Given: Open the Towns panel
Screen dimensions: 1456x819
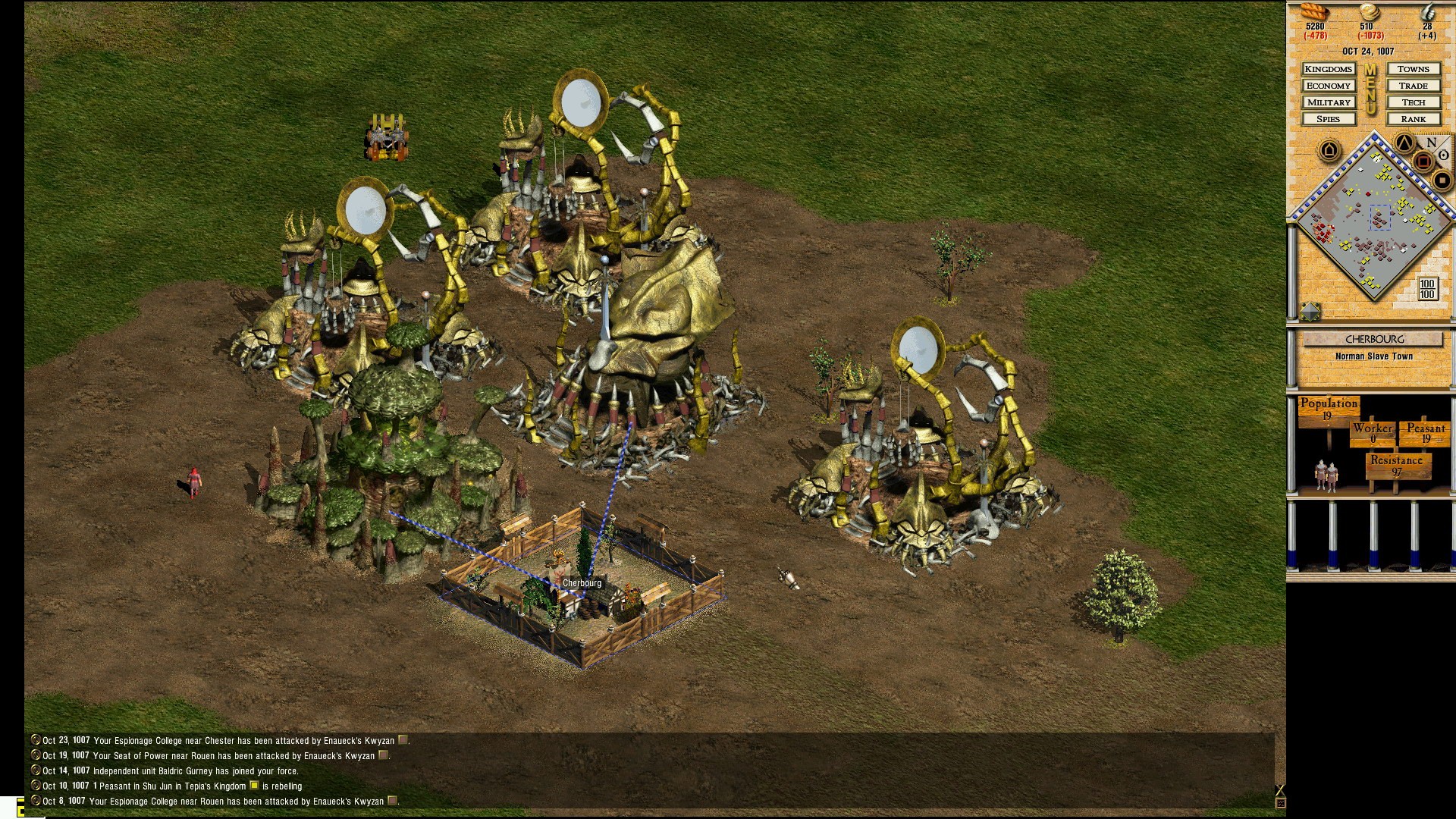Looking at the screenshot, I should click(x=1413, y=69).
